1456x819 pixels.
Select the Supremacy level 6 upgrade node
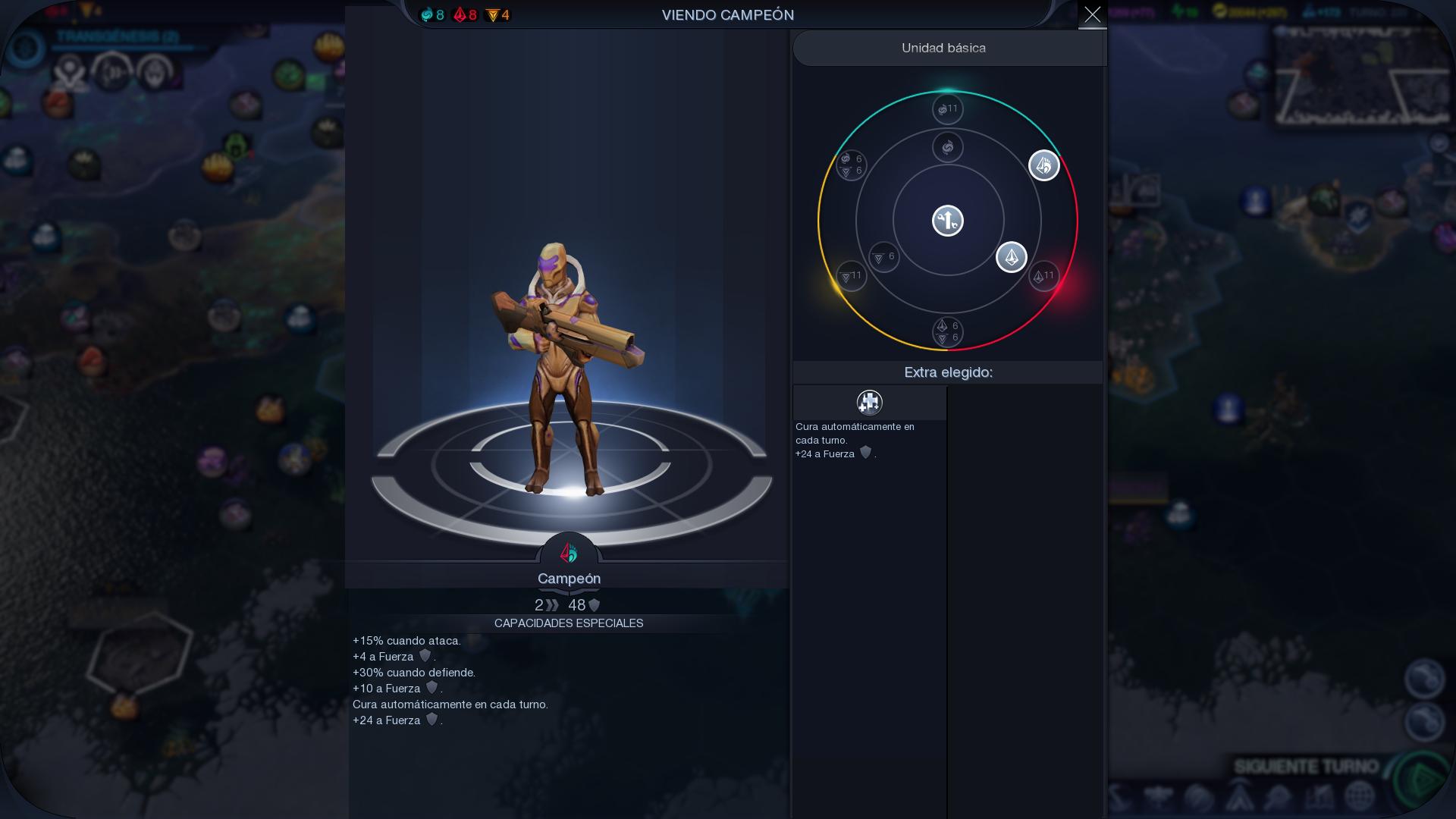pyautogui.click(x=883, y=257)
